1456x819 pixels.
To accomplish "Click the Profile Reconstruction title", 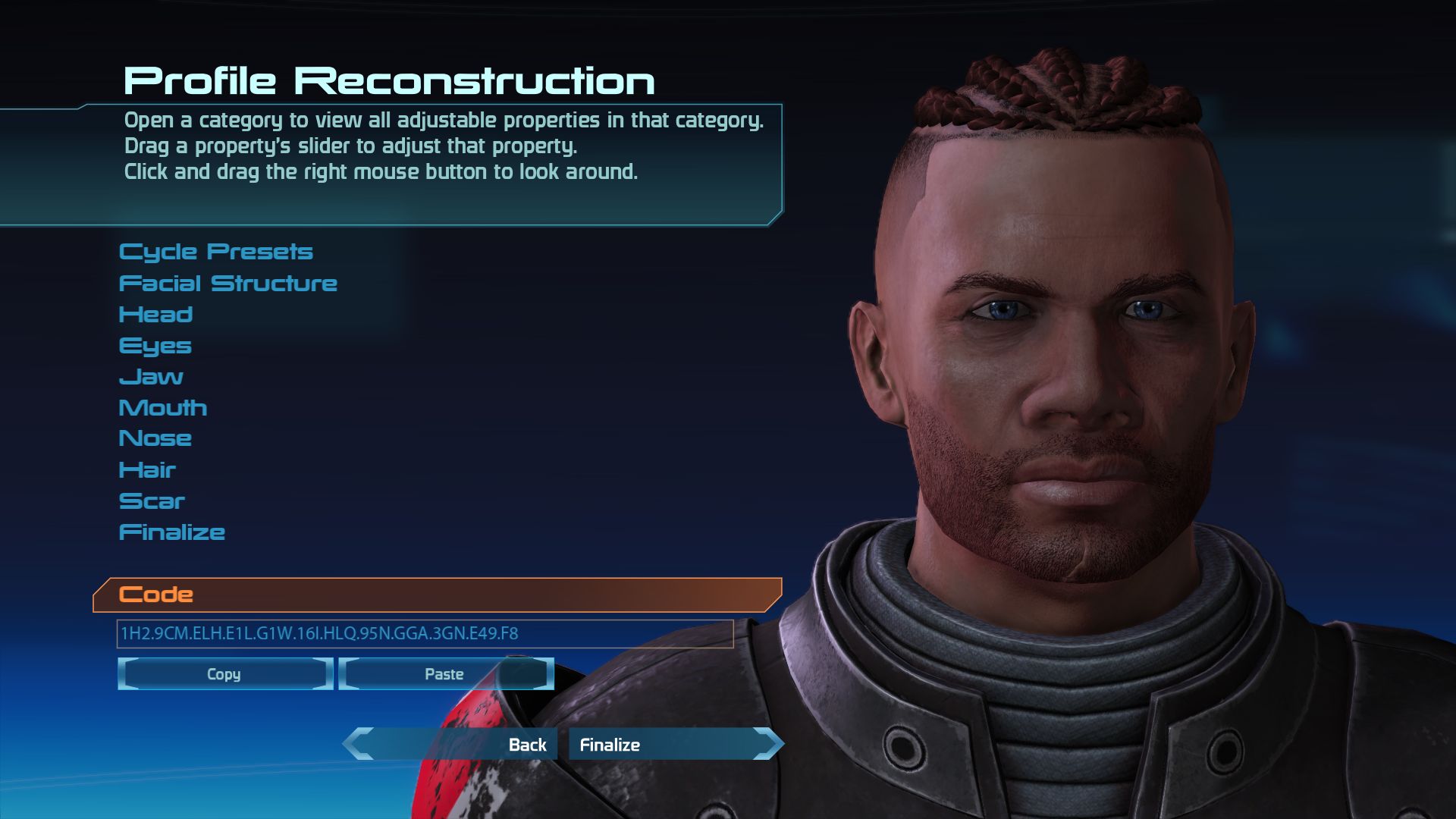I will 389,79.
